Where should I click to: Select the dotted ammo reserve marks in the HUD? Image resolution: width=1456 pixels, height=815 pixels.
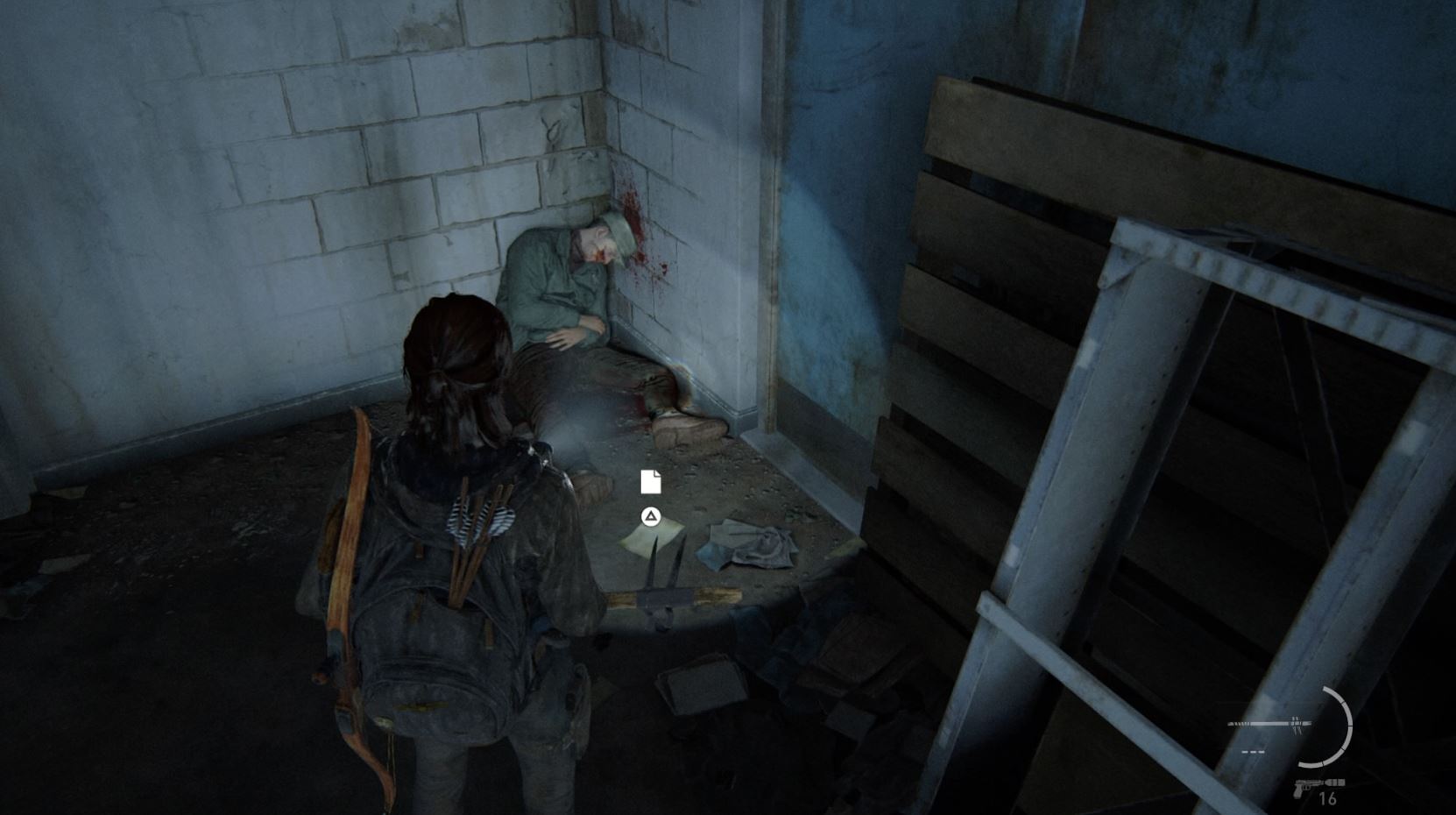coord(1253,752)
